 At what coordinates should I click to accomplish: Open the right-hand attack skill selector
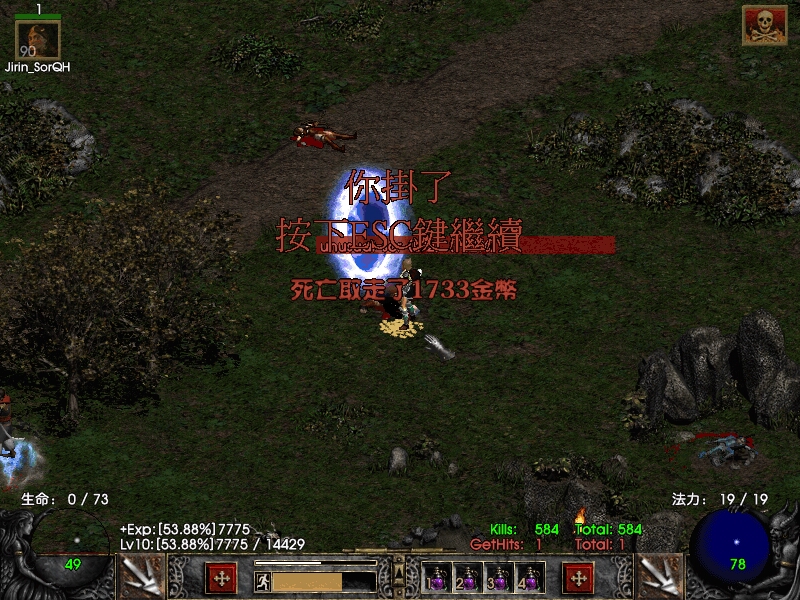660,577
